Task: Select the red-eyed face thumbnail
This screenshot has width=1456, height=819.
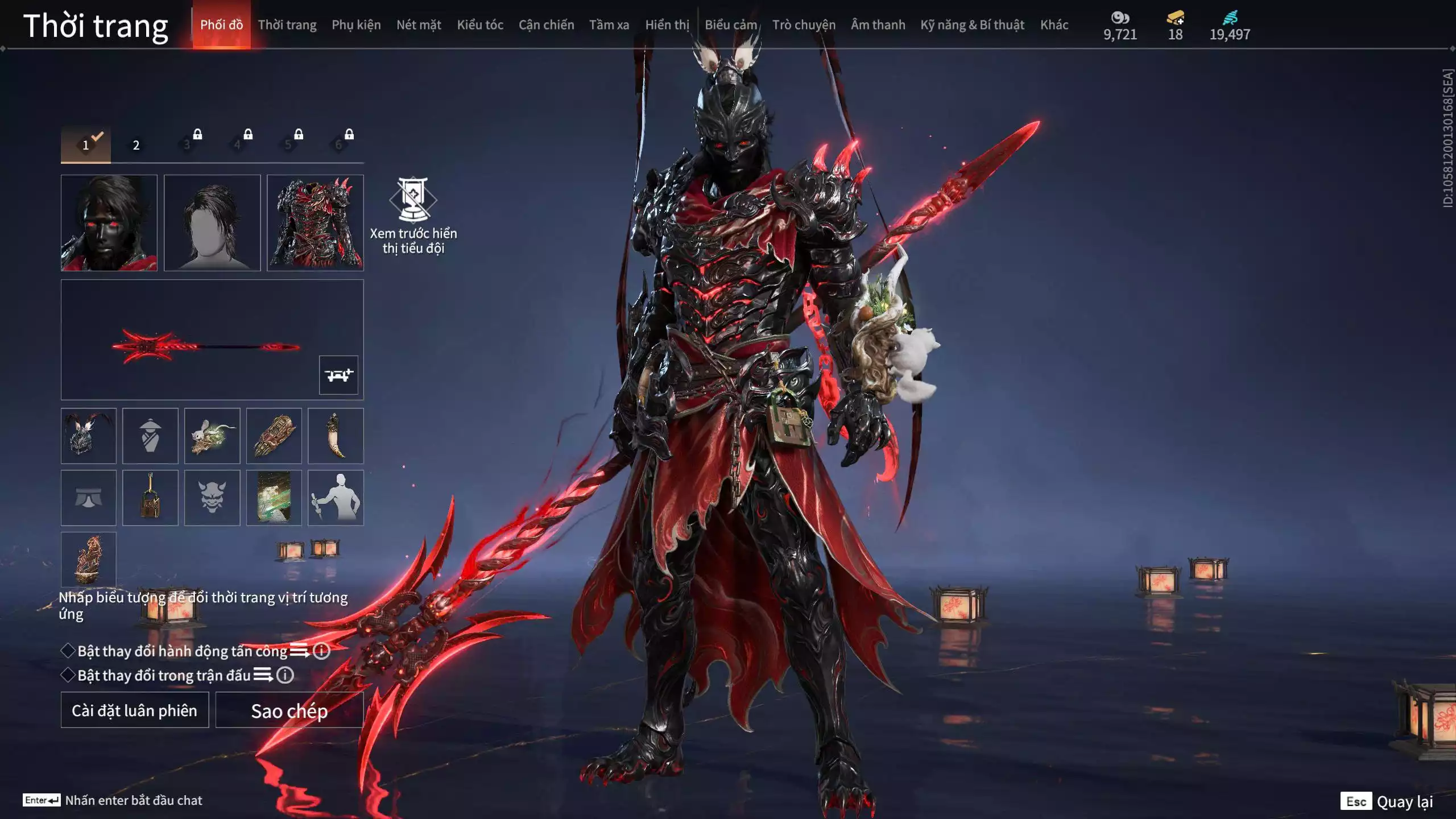Action: [x=109, y=222]
